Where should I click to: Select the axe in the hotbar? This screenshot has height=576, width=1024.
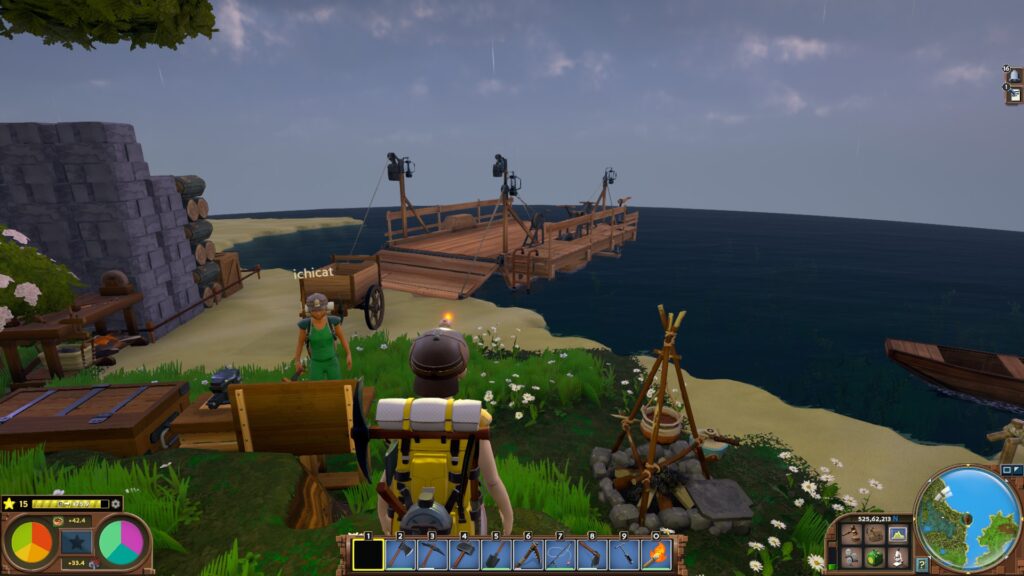point(400,554)
